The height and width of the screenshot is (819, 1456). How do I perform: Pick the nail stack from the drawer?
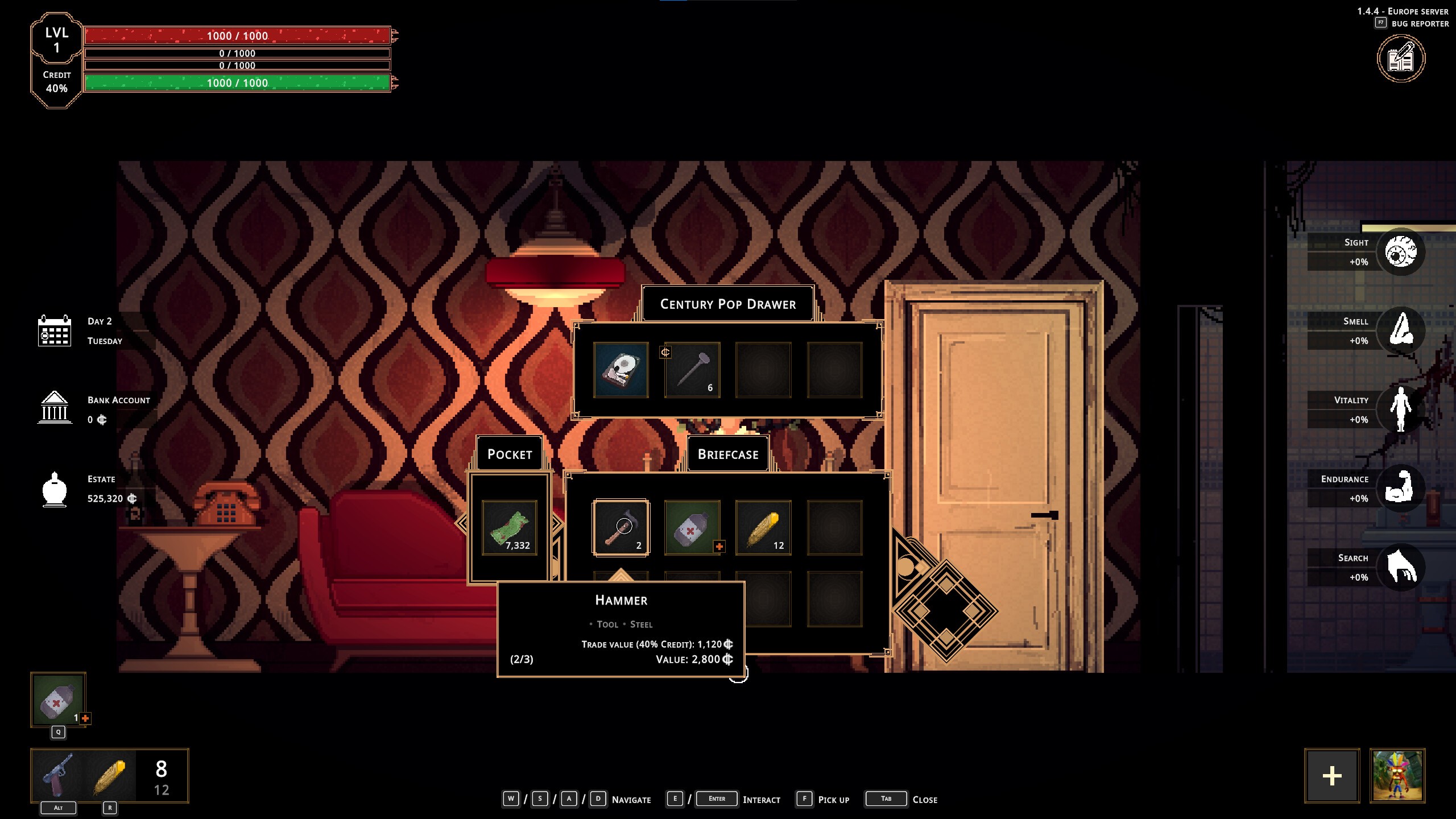pos(692,370)
